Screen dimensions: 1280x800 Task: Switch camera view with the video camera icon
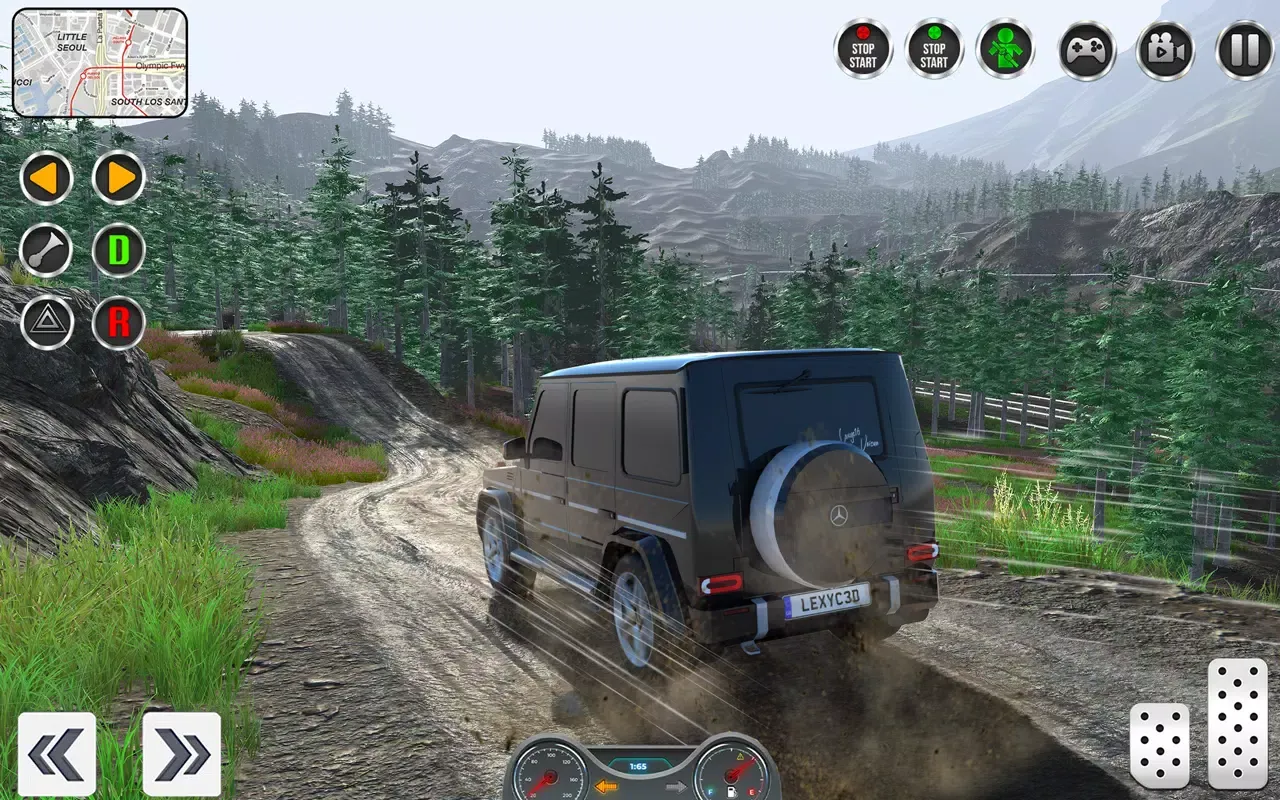tap(1166, 50)
